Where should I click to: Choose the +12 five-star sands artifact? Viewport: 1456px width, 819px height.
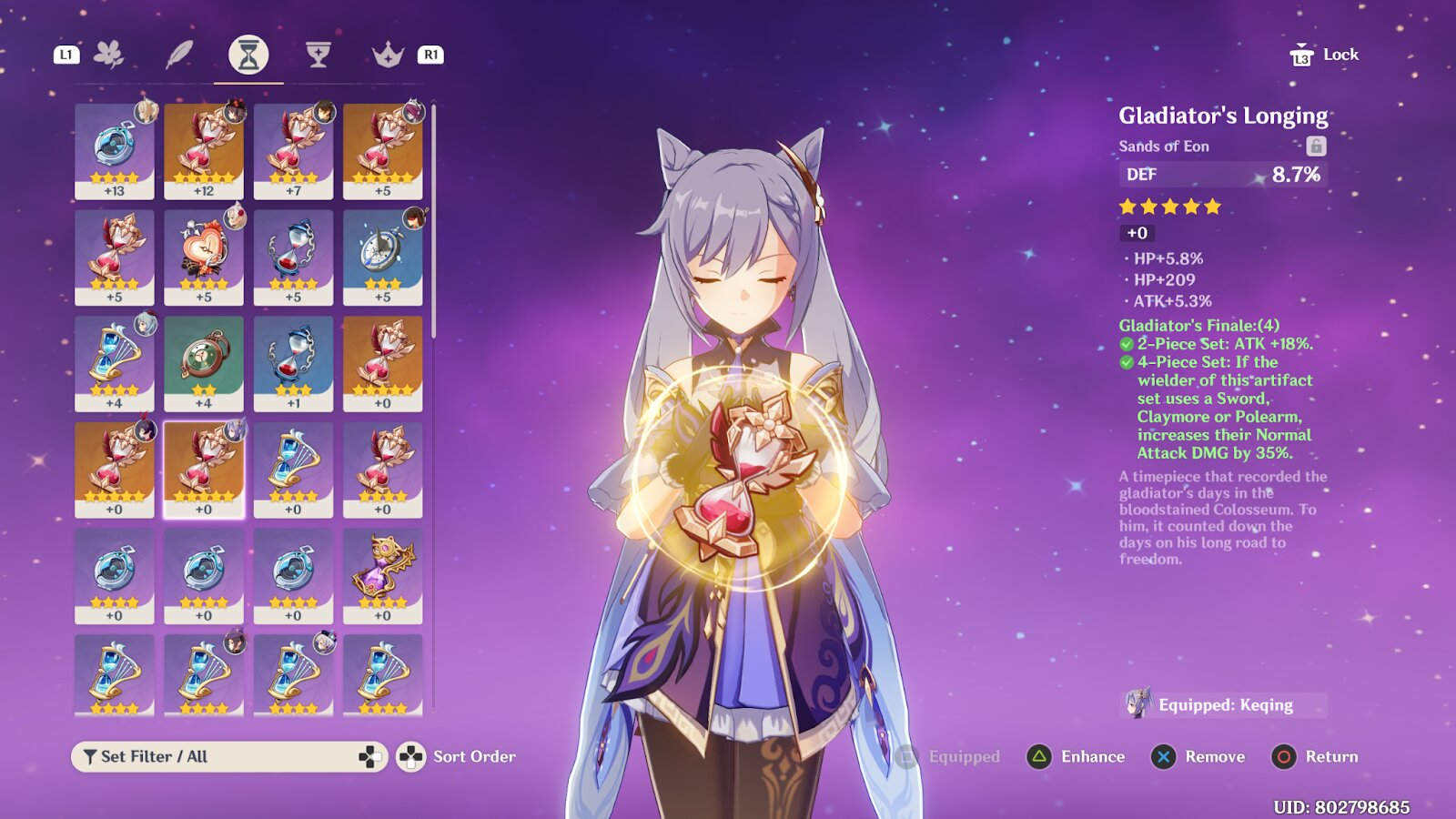tap(204, 151)
